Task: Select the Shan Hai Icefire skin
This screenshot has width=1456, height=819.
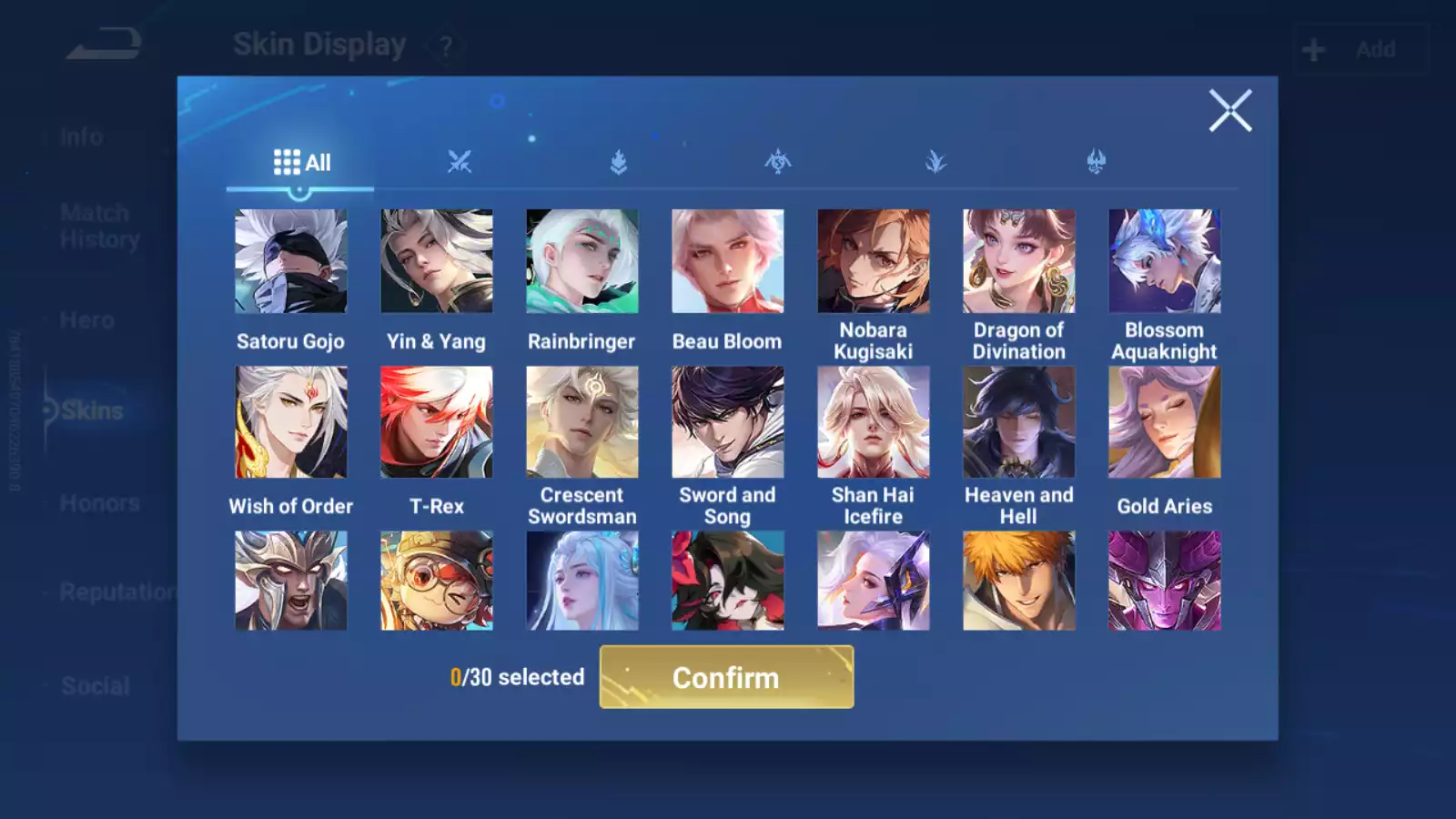Action: (874, 422)
